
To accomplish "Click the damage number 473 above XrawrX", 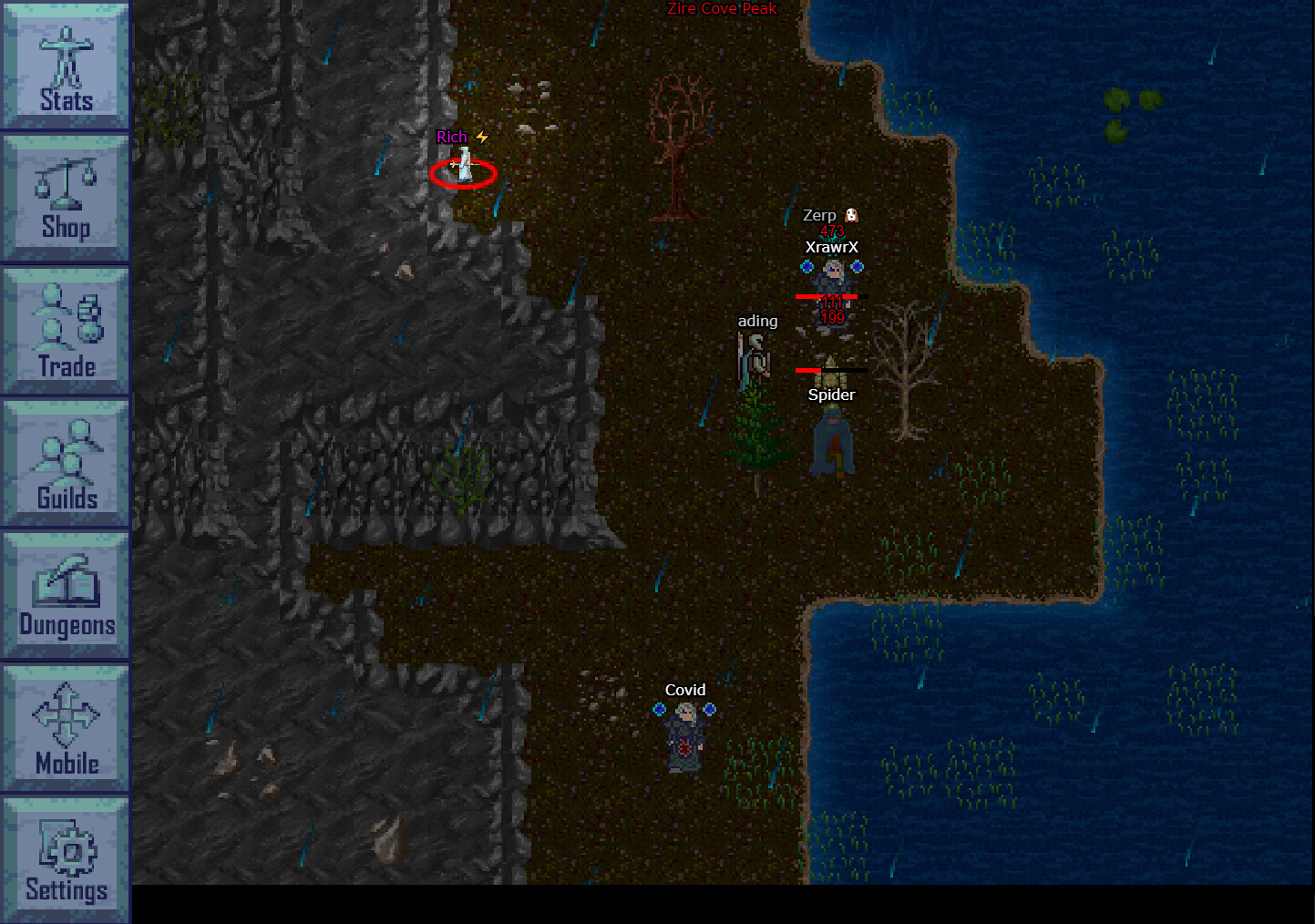I will coord(830,230).
